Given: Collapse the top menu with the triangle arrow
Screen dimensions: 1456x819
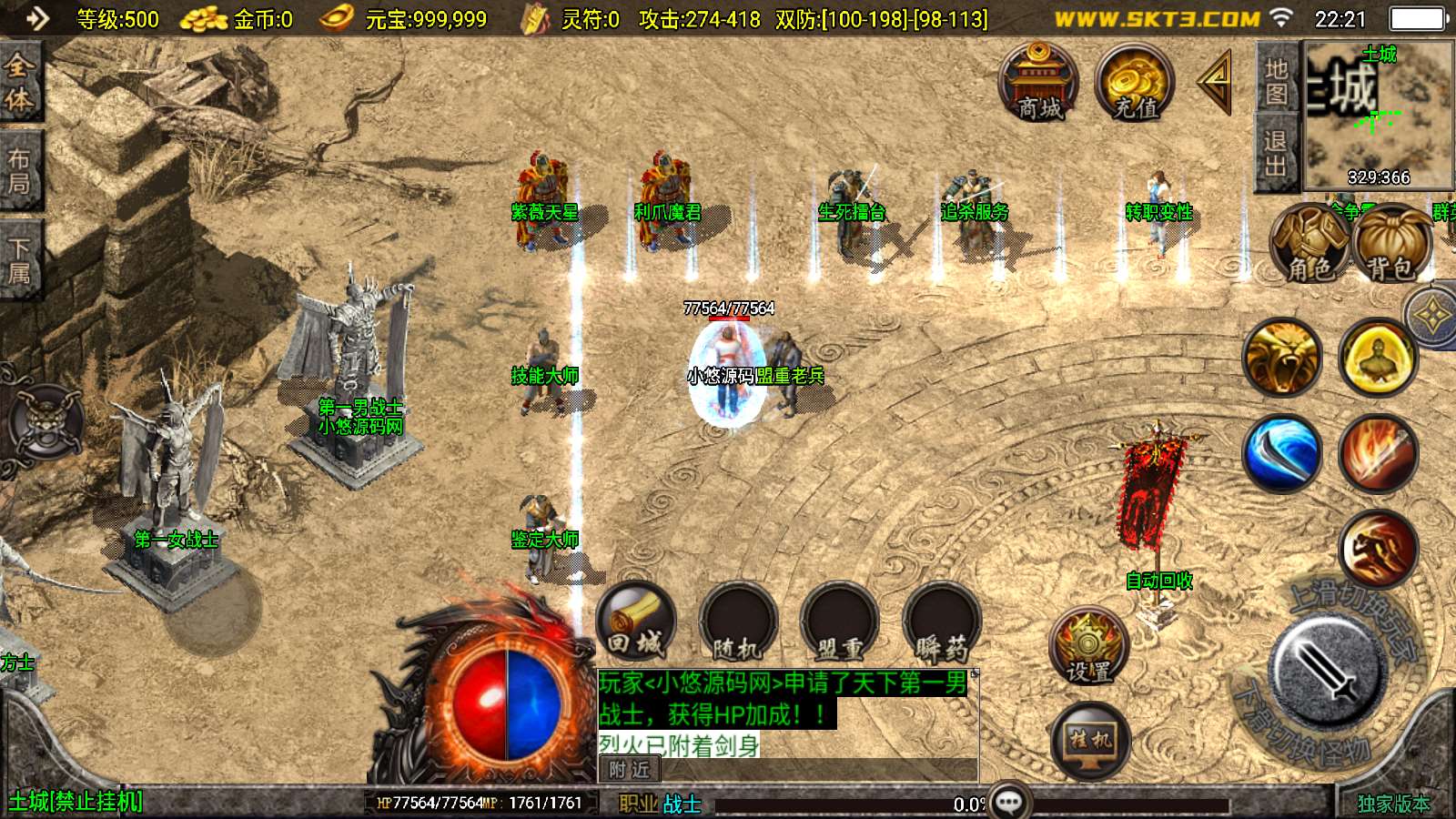Looking at the screenshot, I should pyautogui.click(x=1216, y=82).
